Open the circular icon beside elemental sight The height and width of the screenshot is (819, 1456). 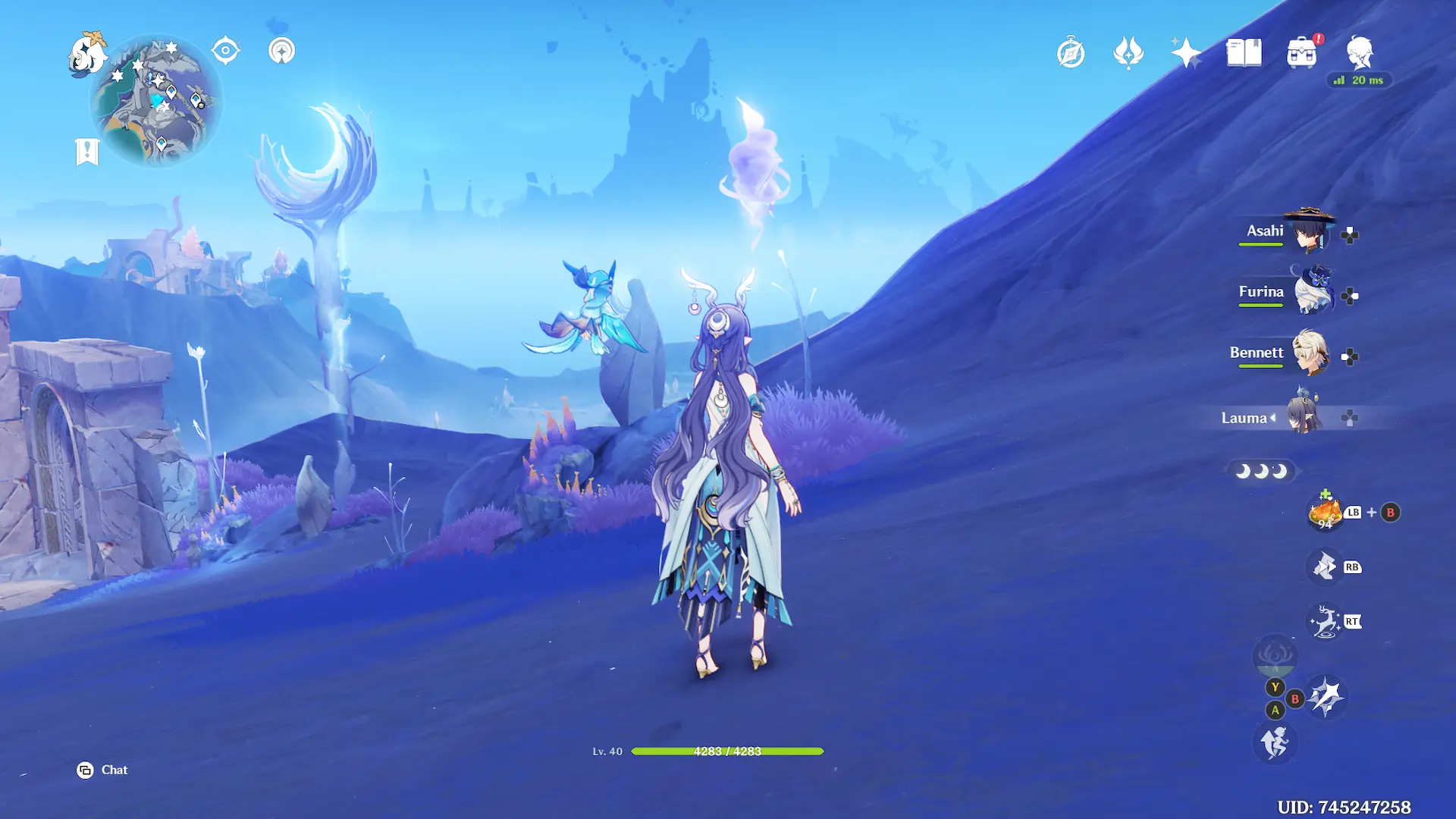coord(281,51)
